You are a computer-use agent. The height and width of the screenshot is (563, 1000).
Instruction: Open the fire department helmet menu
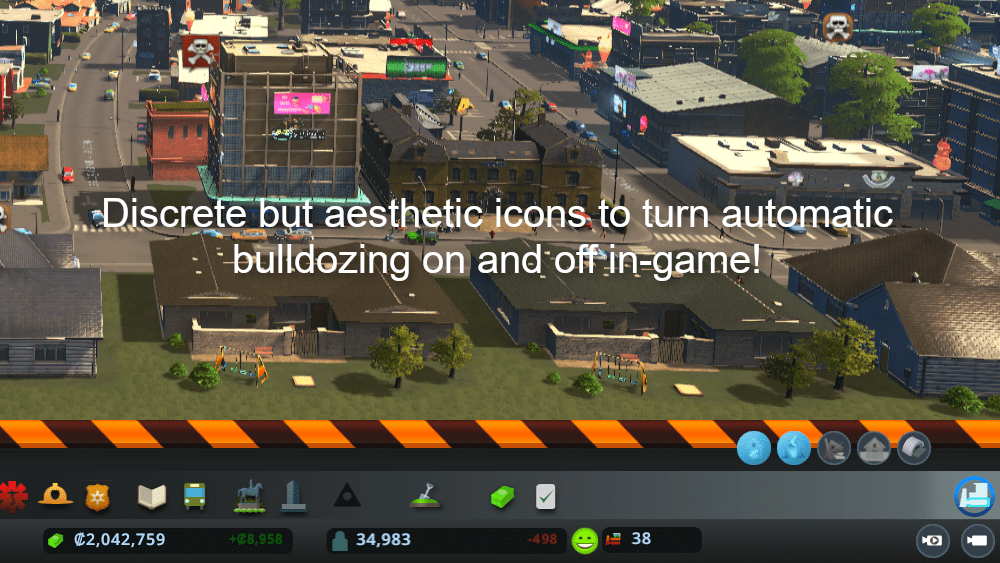[56, 495]
